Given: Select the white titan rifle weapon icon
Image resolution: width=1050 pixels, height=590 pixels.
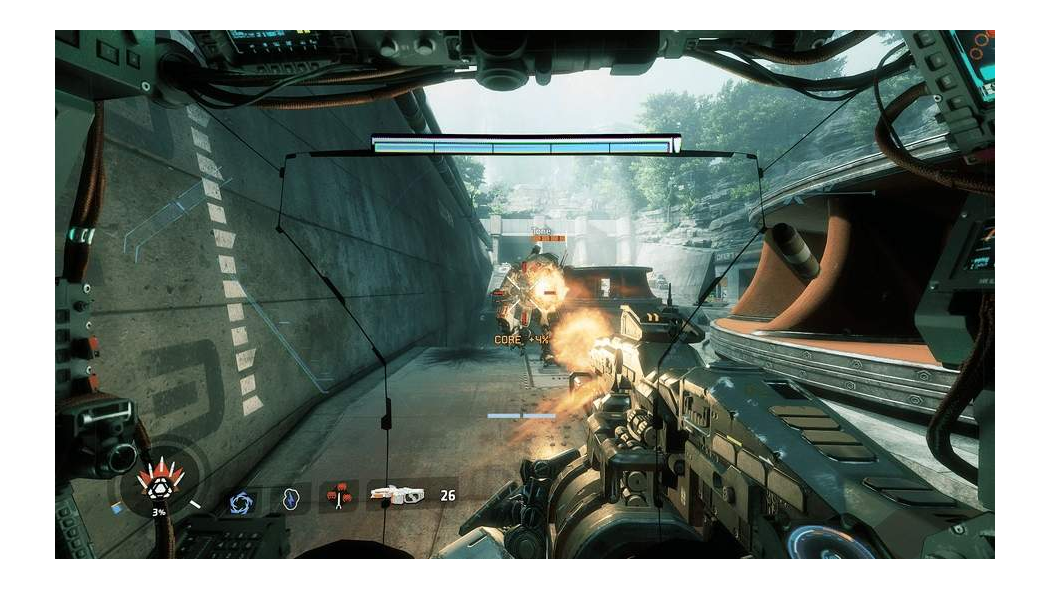Looking at the screenshot, I should pyautogui.click(x=396, y=494).
